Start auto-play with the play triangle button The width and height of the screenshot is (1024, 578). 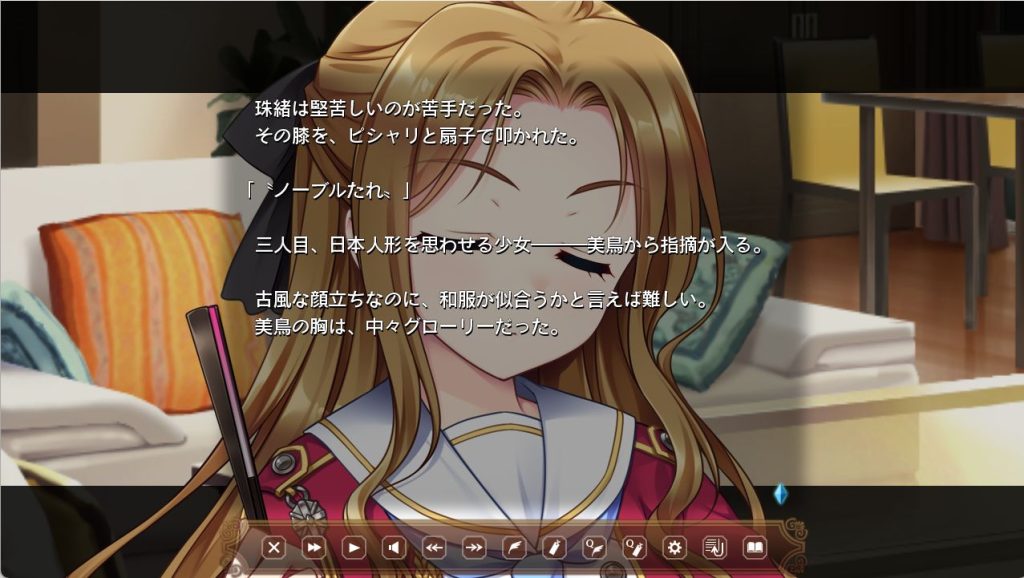(354, 548)
